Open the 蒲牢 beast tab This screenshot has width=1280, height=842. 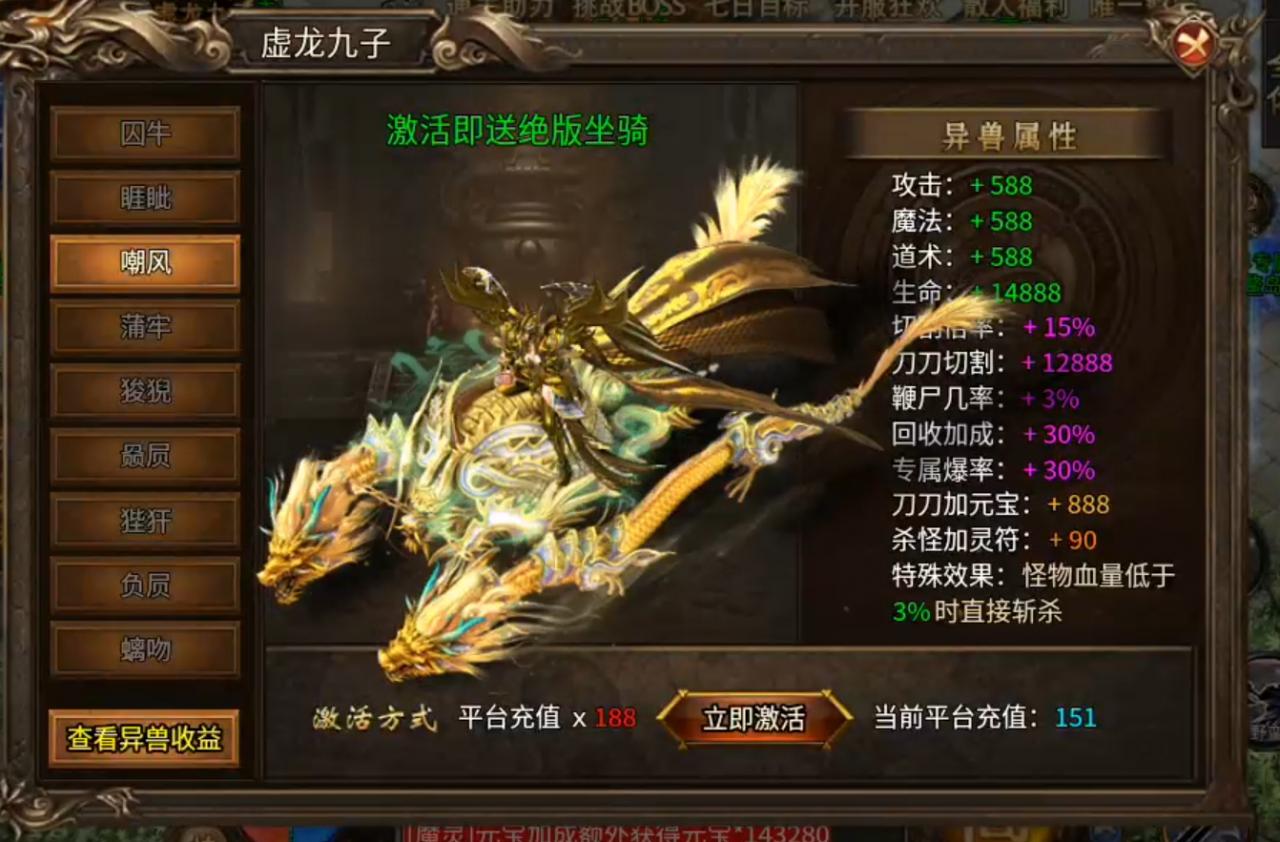145,327
